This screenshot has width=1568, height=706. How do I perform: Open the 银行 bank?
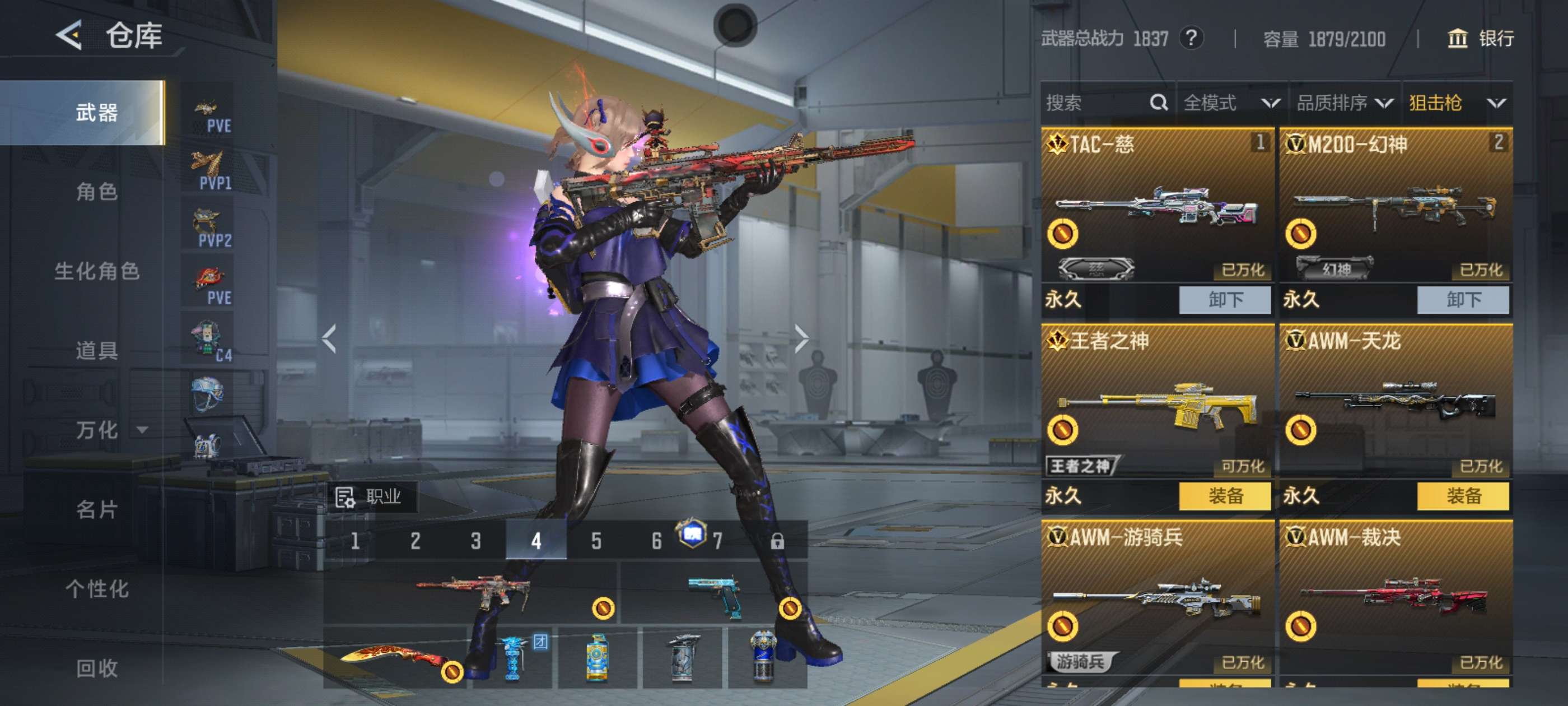point(1480,39)
